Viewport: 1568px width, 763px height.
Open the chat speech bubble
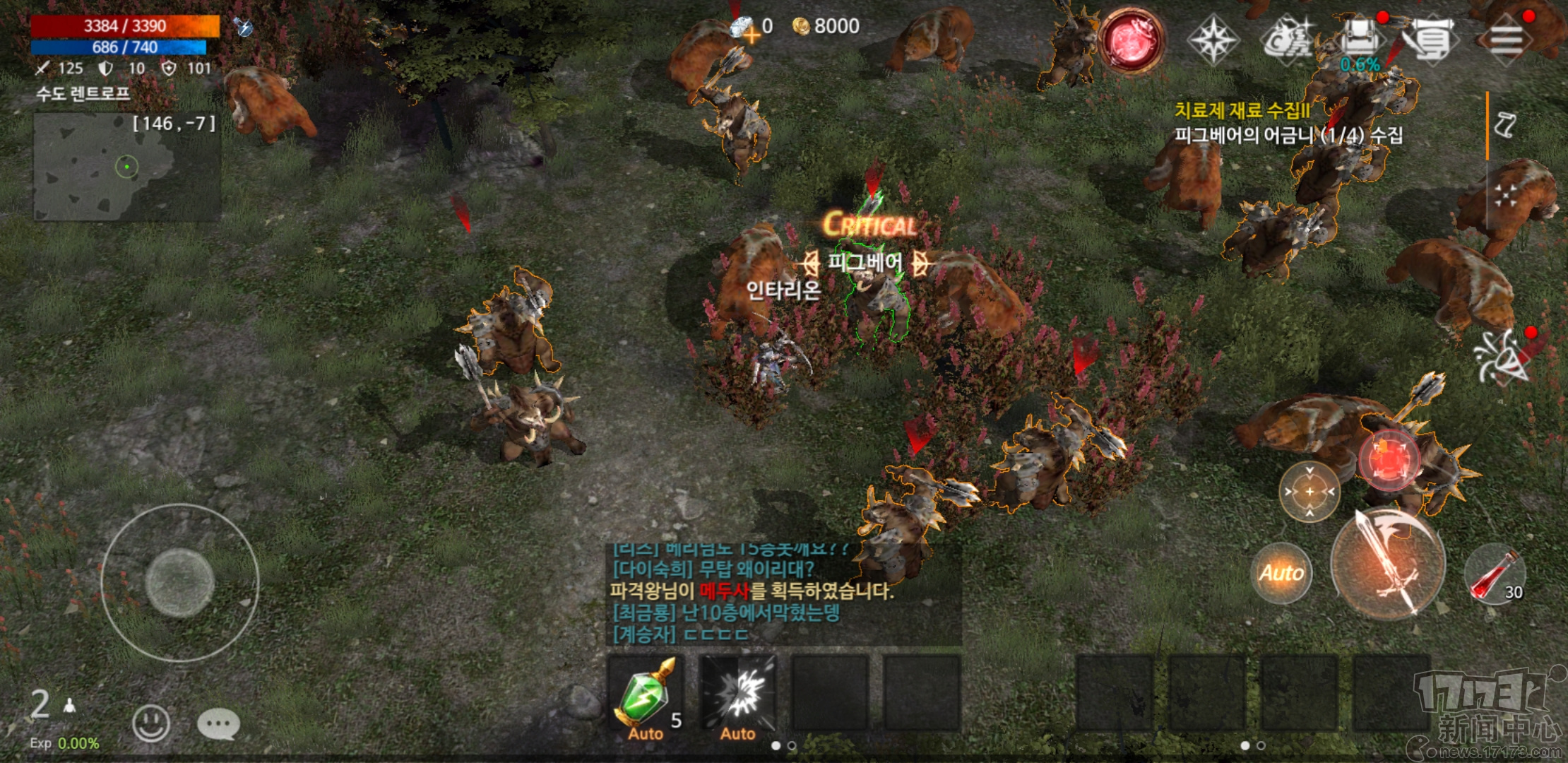point(218,723)
